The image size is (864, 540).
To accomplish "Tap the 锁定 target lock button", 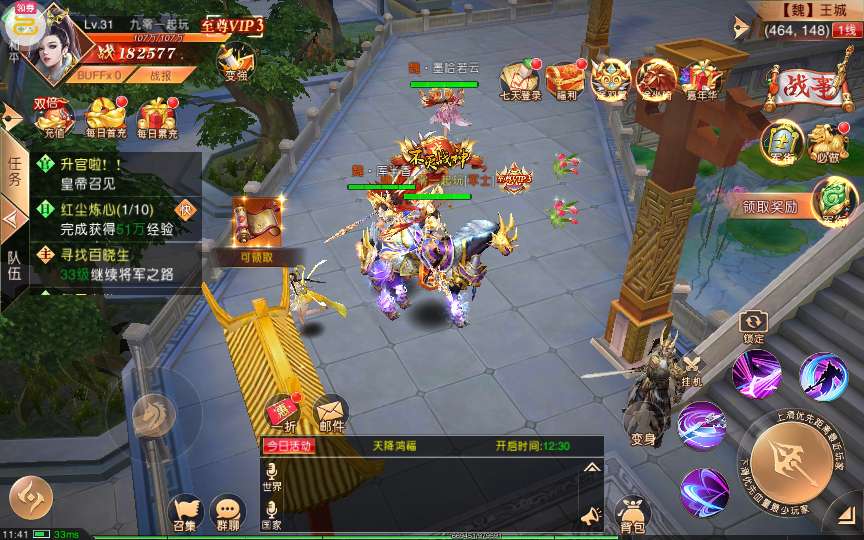I will pyautogui.click(x=752, y=325).
